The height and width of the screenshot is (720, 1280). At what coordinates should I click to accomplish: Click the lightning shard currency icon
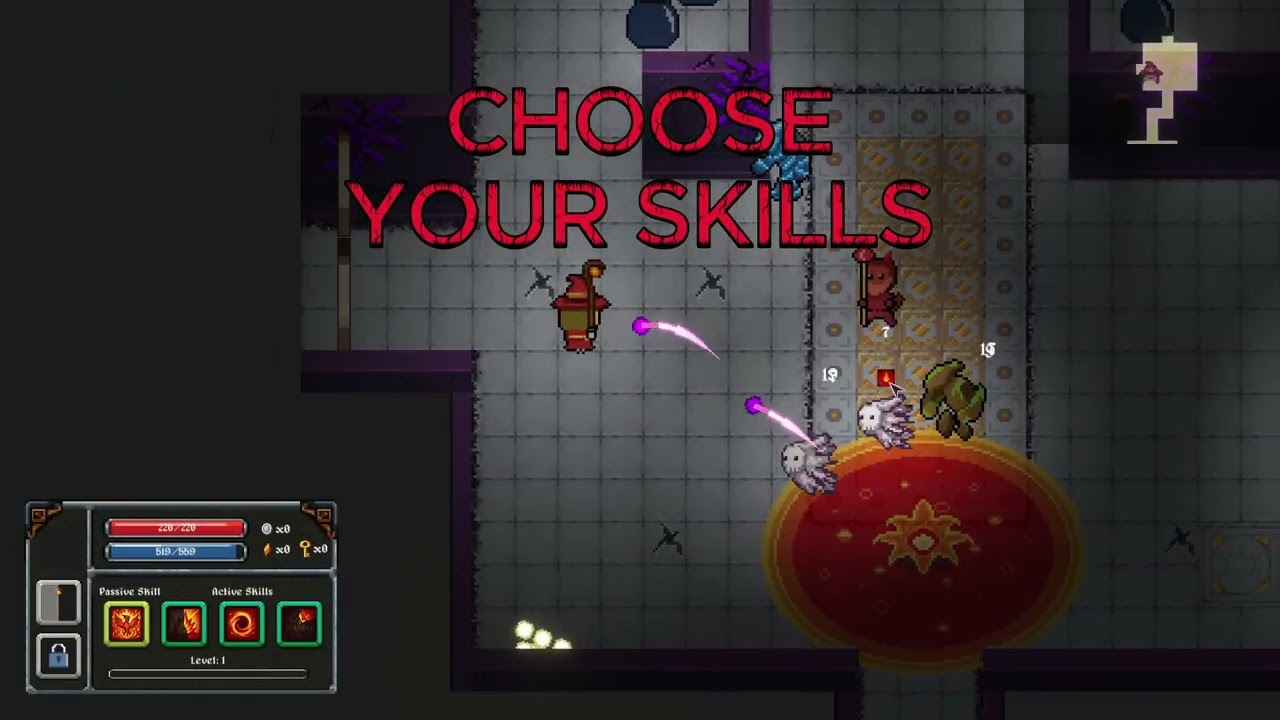click(267, 550)
